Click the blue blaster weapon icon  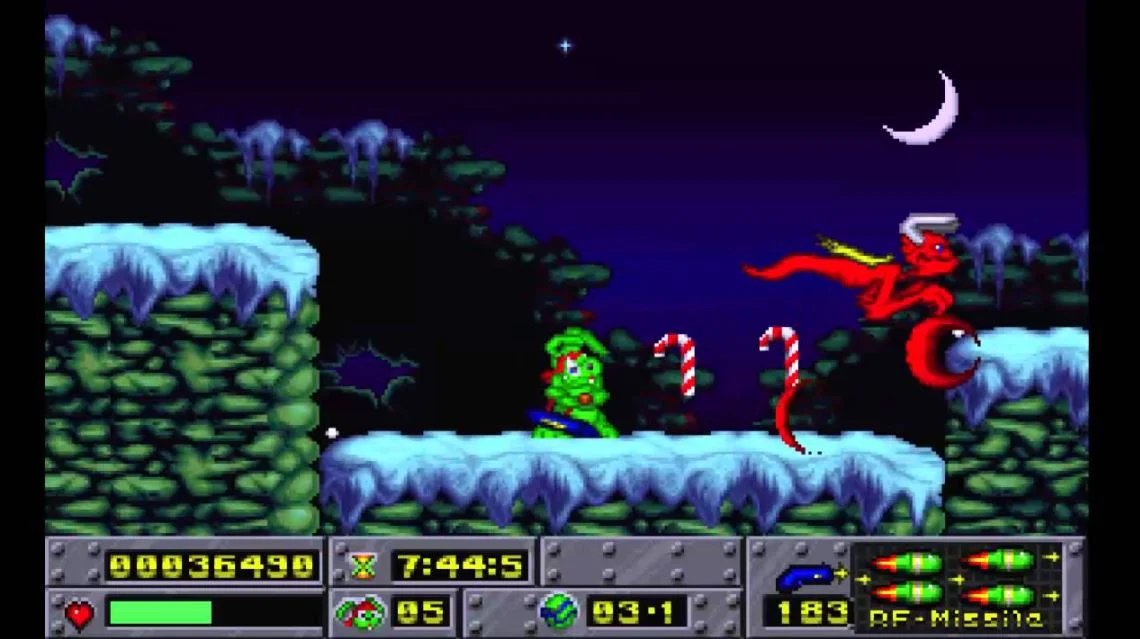coord(805,576)
